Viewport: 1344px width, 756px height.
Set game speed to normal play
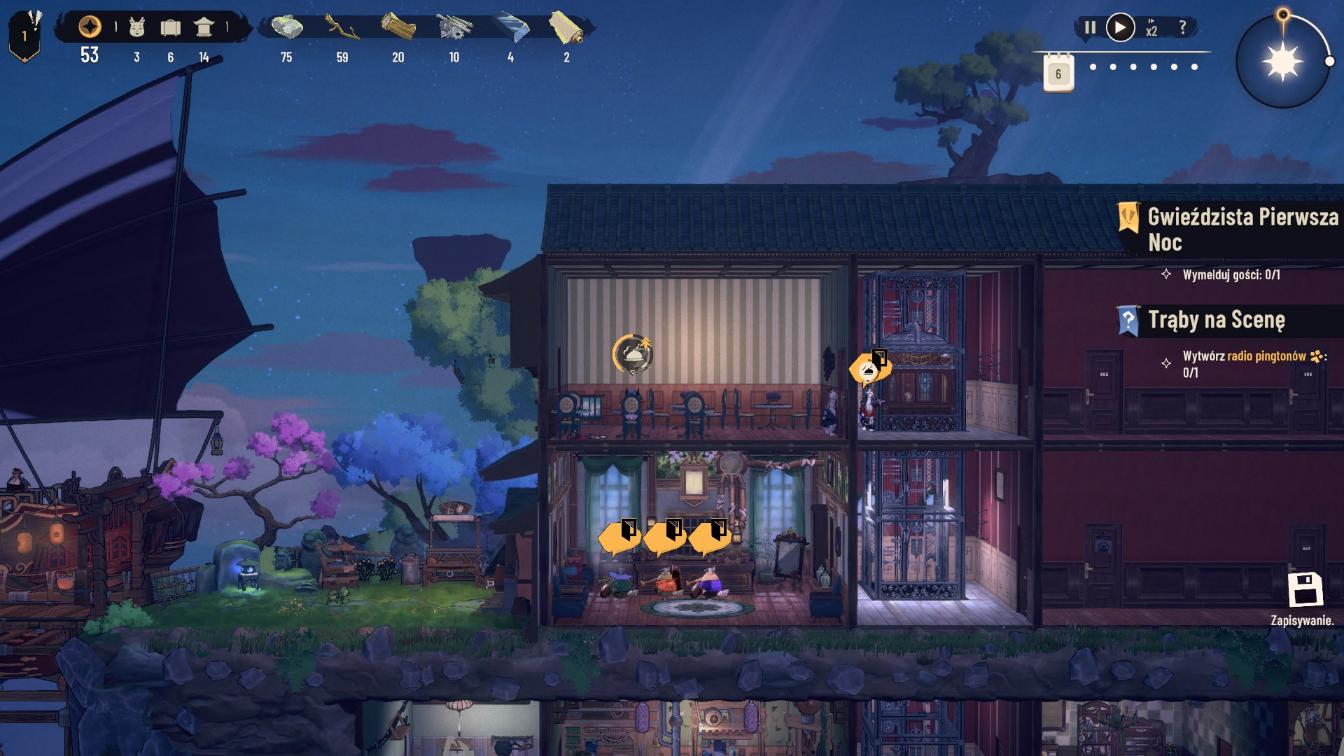click(x=1120, y=28)
